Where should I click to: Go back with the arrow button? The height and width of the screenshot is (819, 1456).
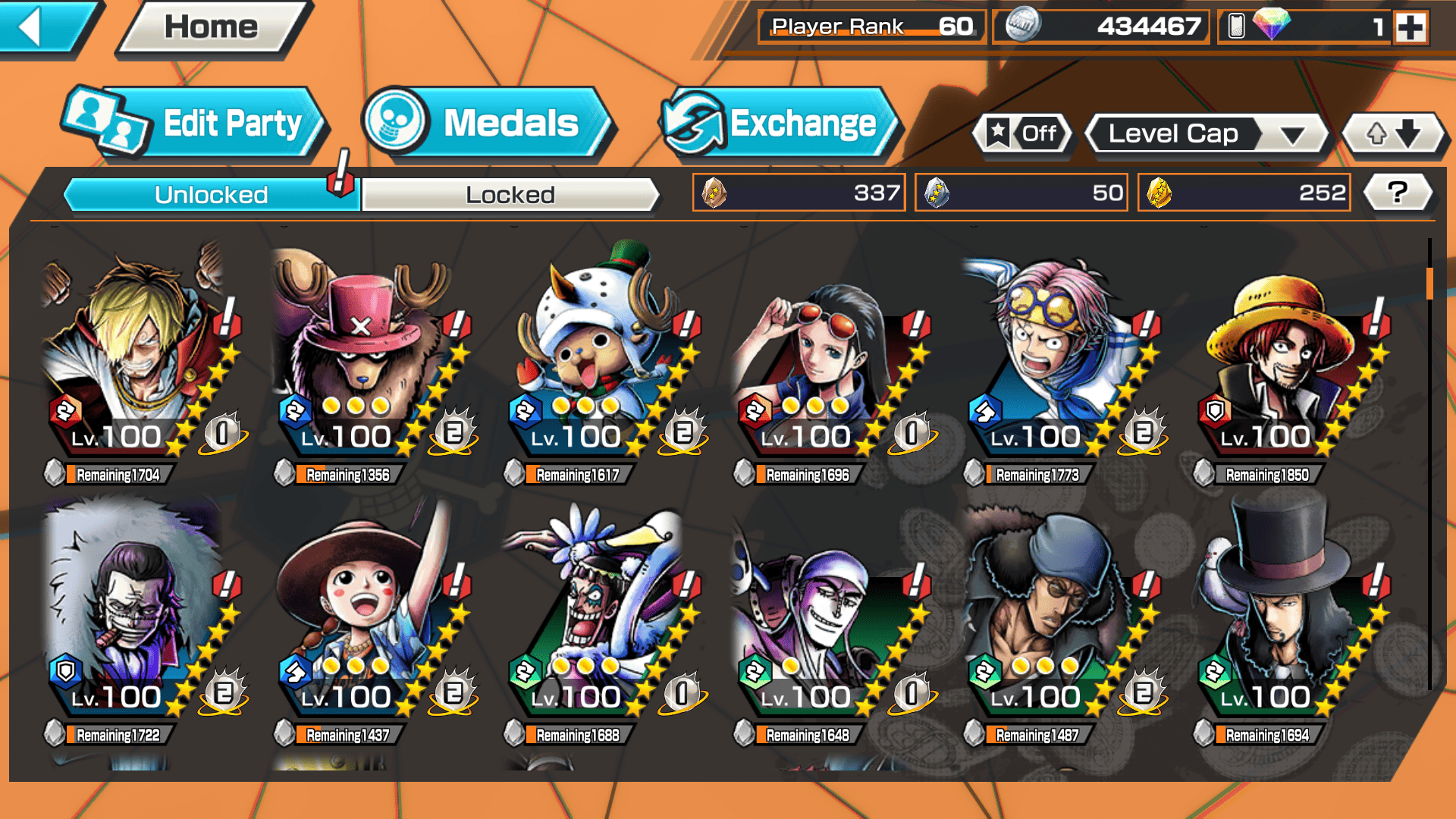(x=42, y=27)
